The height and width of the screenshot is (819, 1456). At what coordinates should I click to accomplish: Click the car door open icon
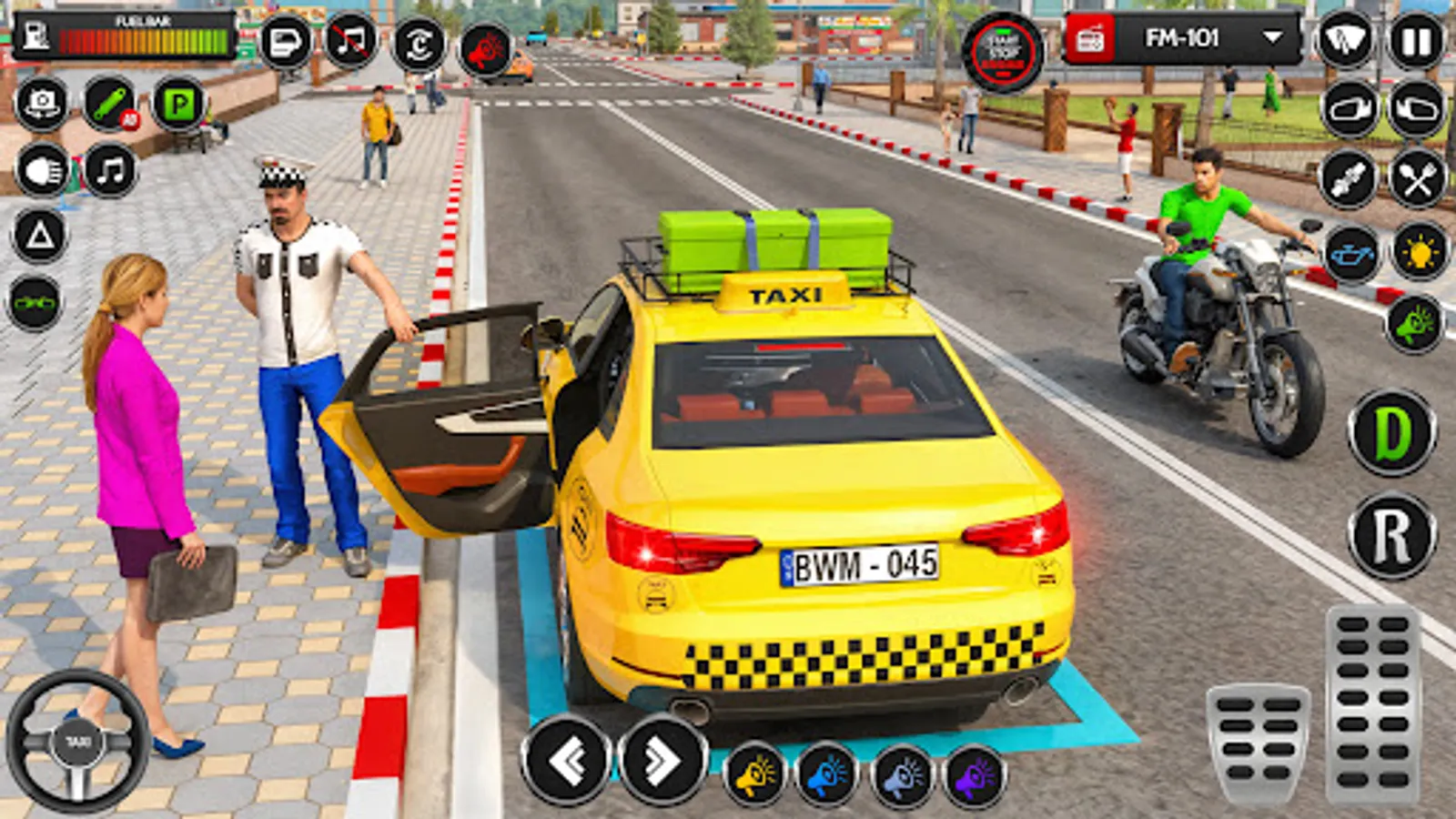pos(284,41)
